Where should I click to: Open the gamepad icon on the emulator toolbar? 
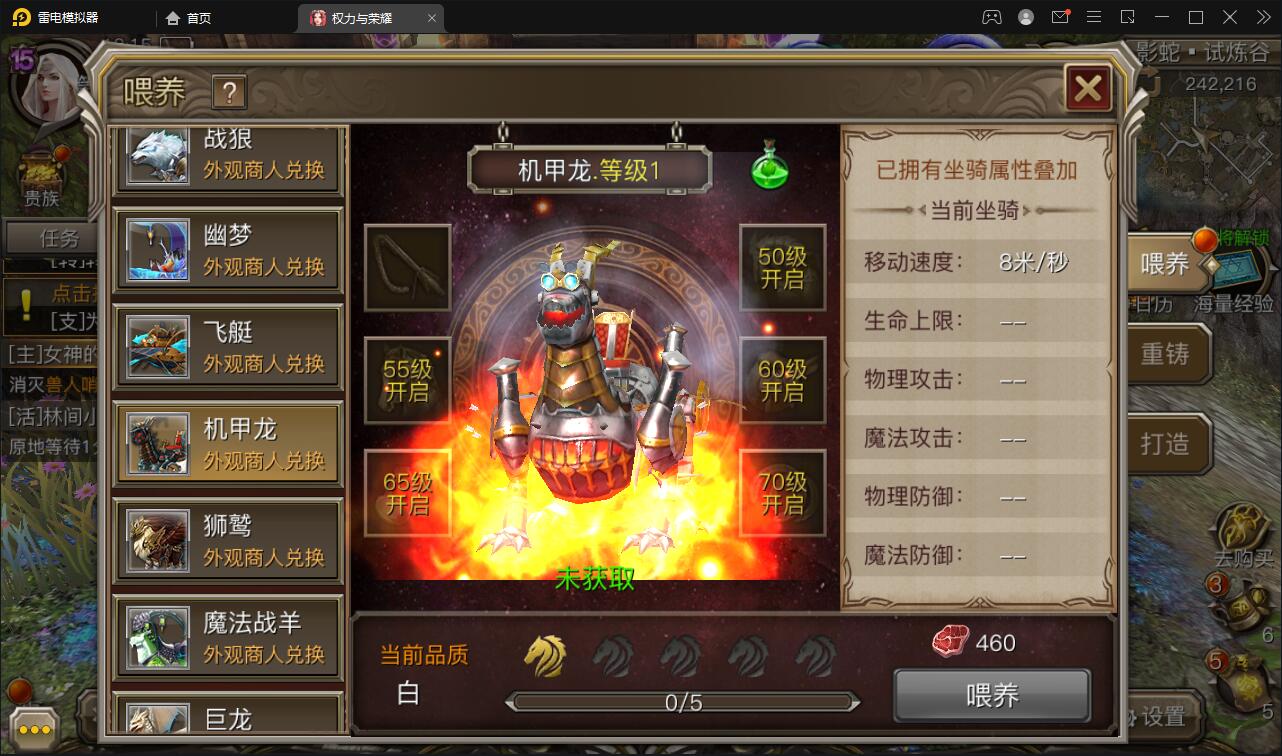[991, 17]
